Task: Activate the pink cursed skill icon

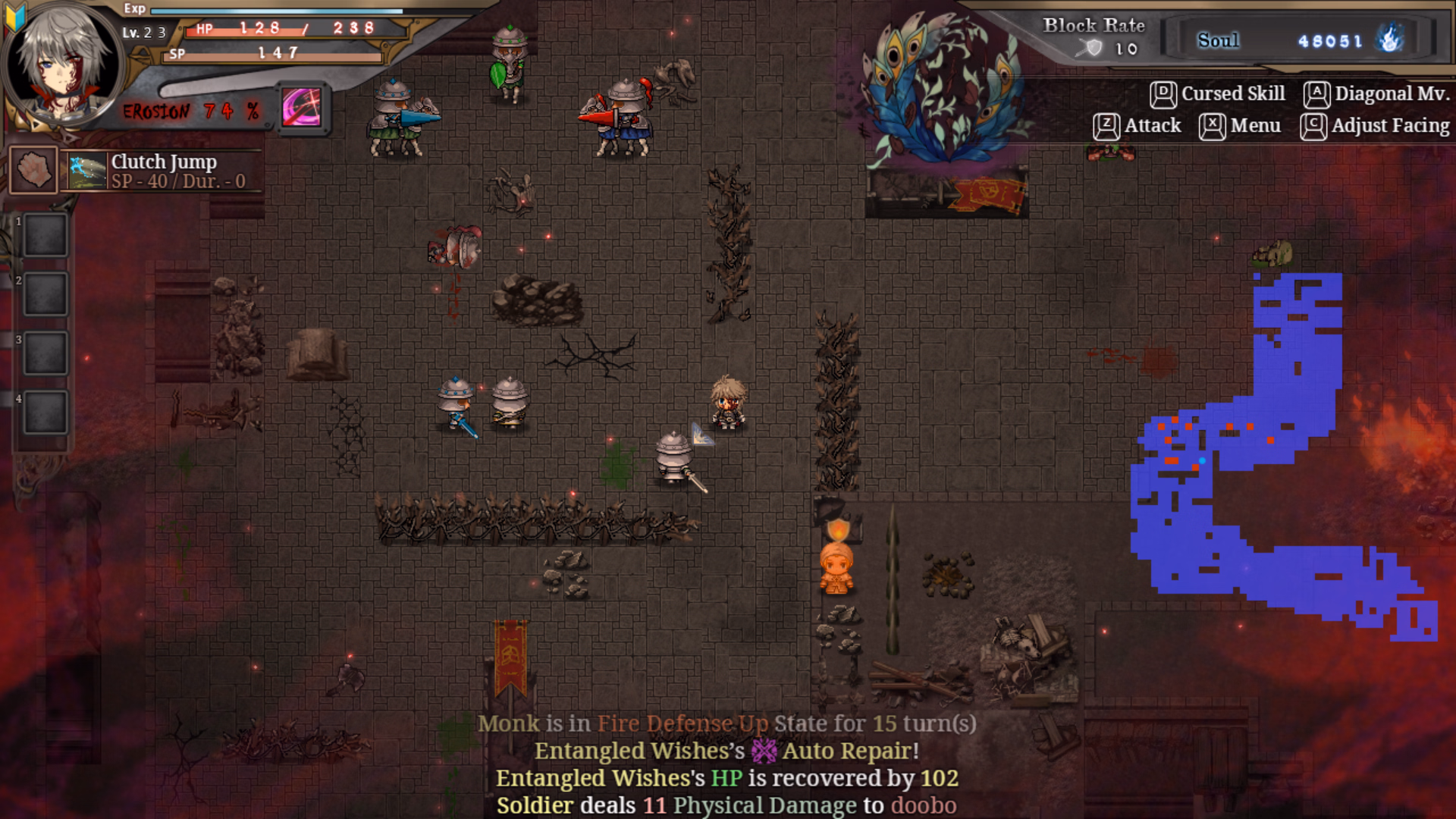Action: [302, 108]
